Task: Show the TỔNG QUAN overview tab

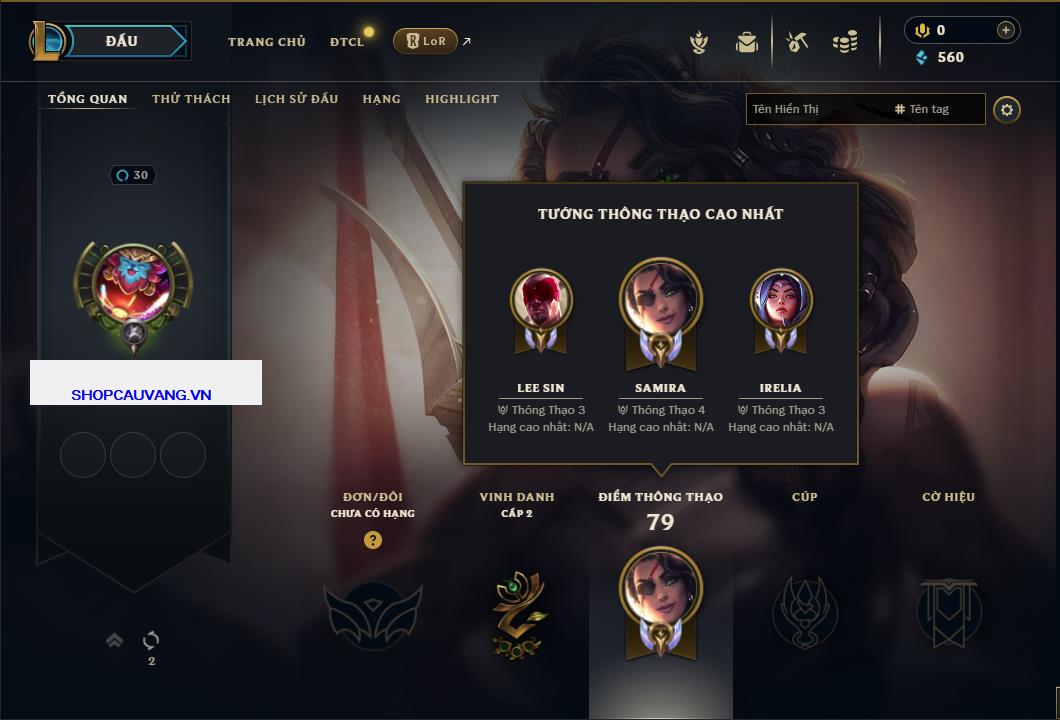Action: [x=88, y=99]
